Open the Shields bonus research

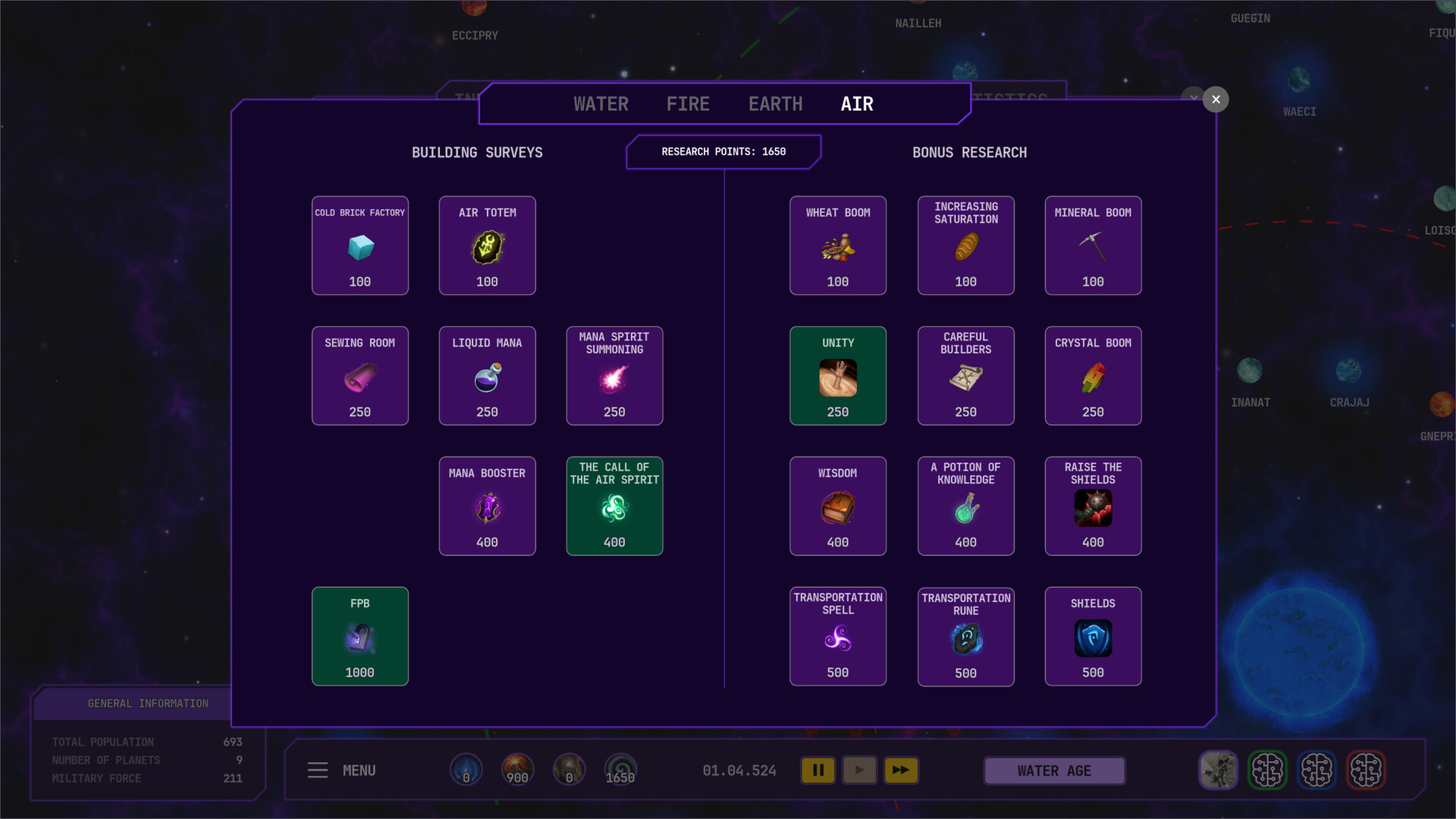point(1092,635)
